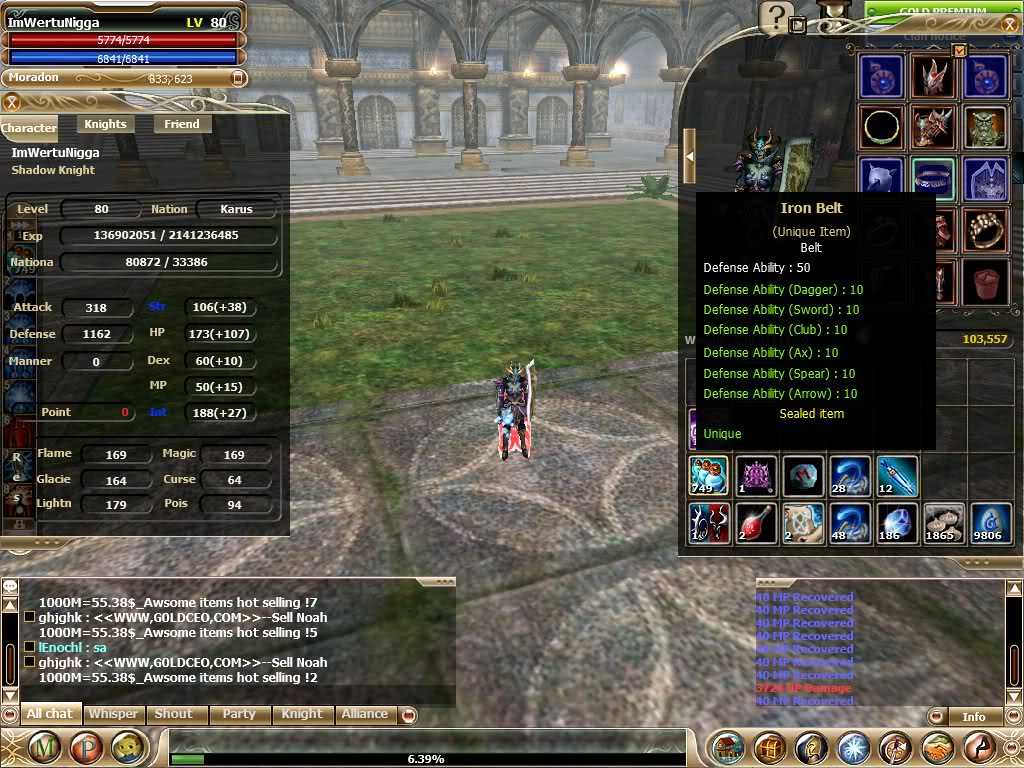The width and height of the screenshot is (1024, 768).
Task: Select the red potion flask in inventory
Action: click(x=757, y=524)
